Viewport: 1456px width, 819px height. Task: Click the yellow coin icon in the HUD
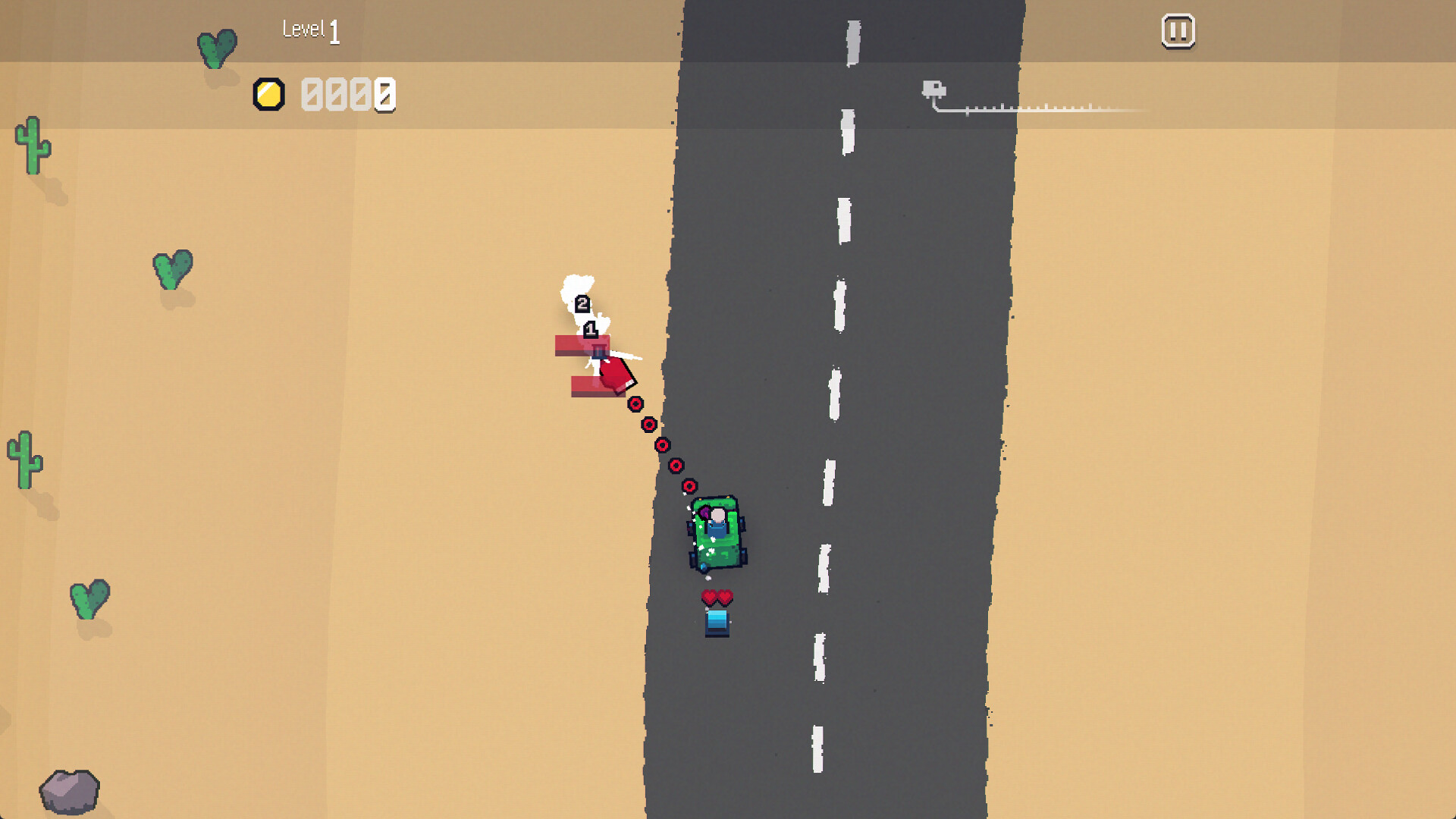(x=269, y=93)
